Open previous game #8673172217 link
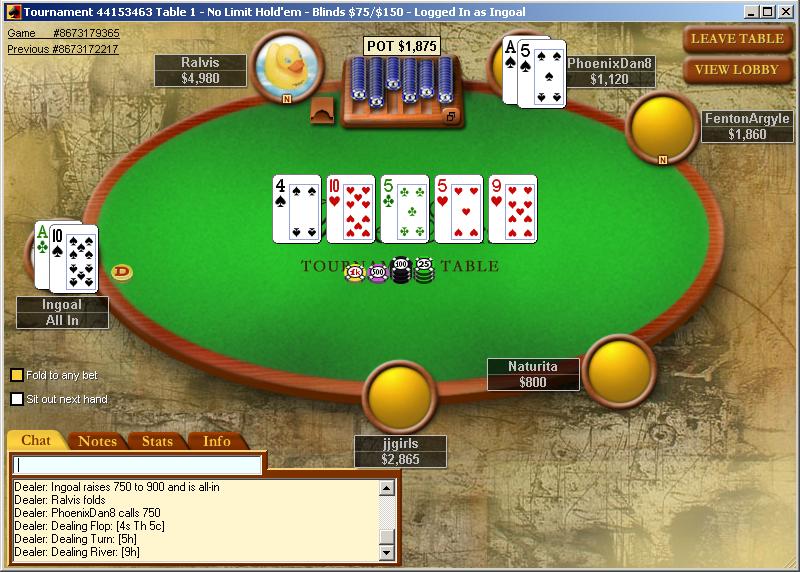 [62, 48]
